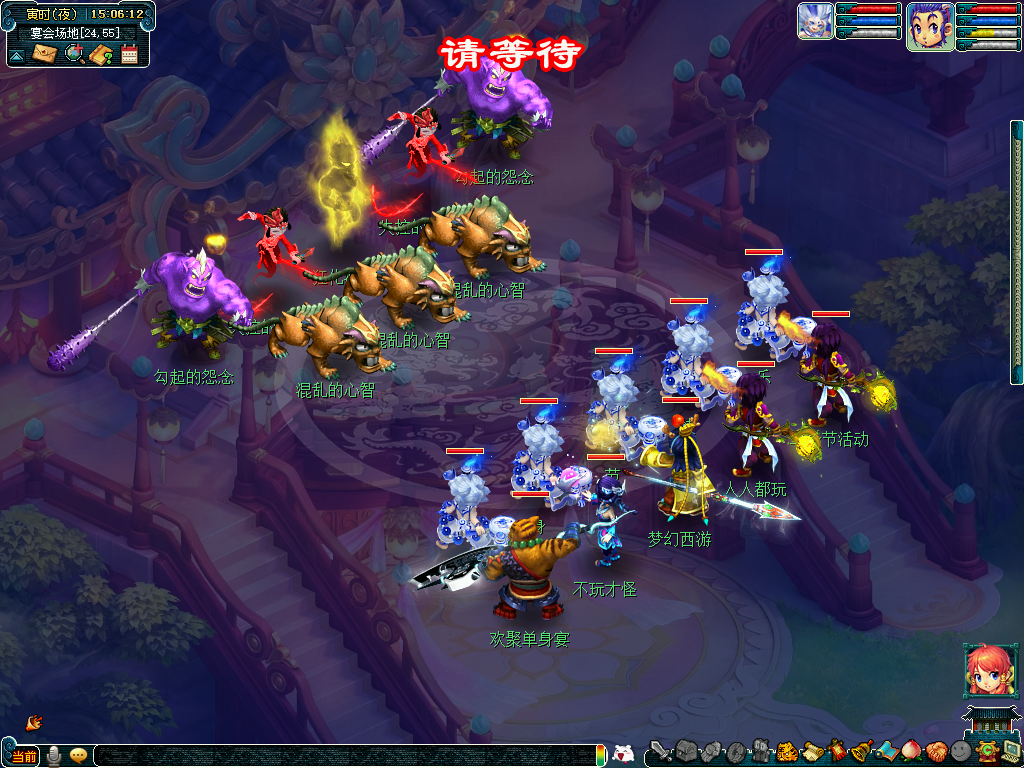Open the tiger head icon in toolbar
Image resolution: width=1024 pixels, height=768 pixels.
coord(786,751)
